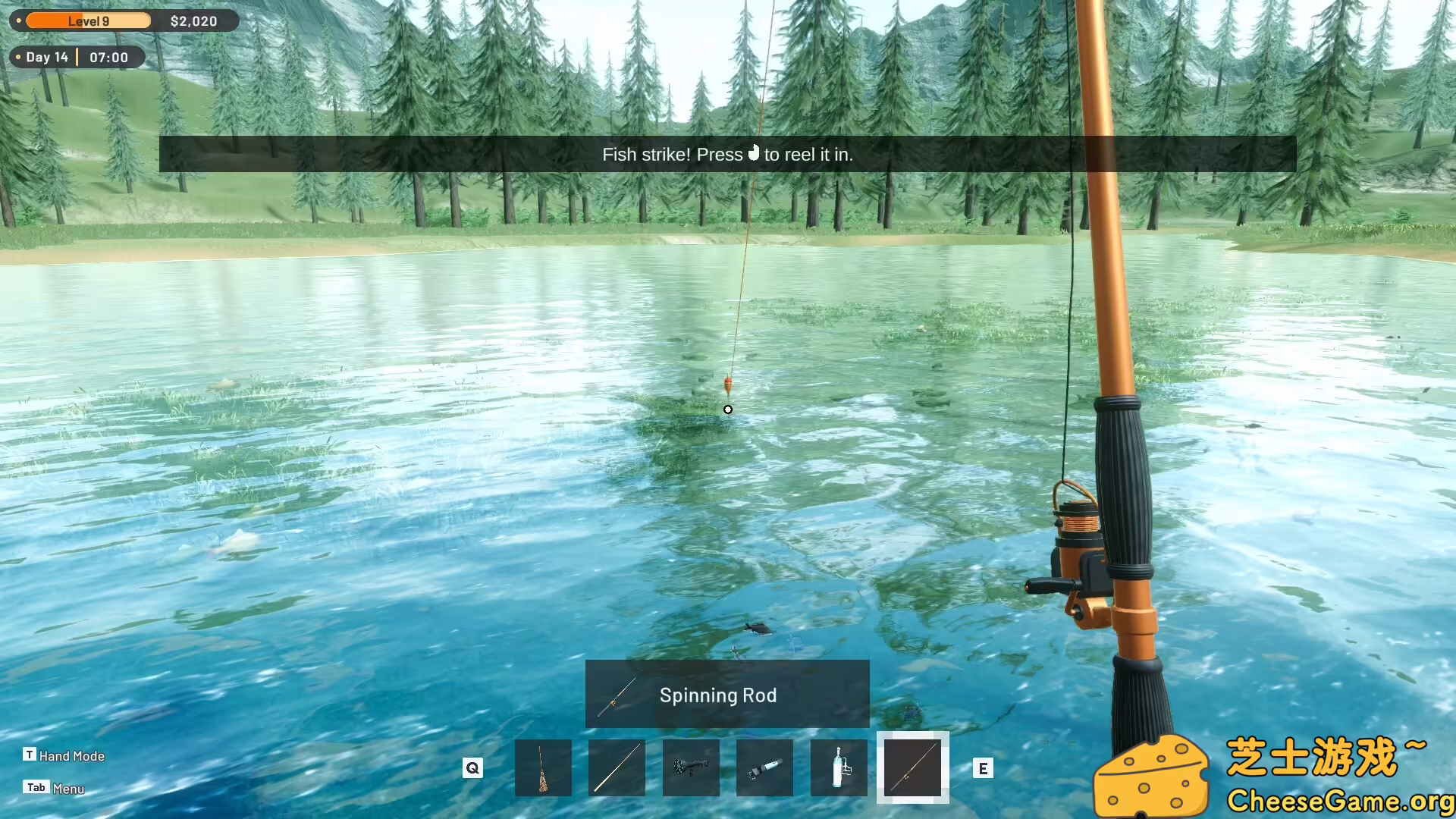Select the highlighted Spinning Rod hotbar slot
This screenshot has width=1456, height=819.
click(913, 767)
